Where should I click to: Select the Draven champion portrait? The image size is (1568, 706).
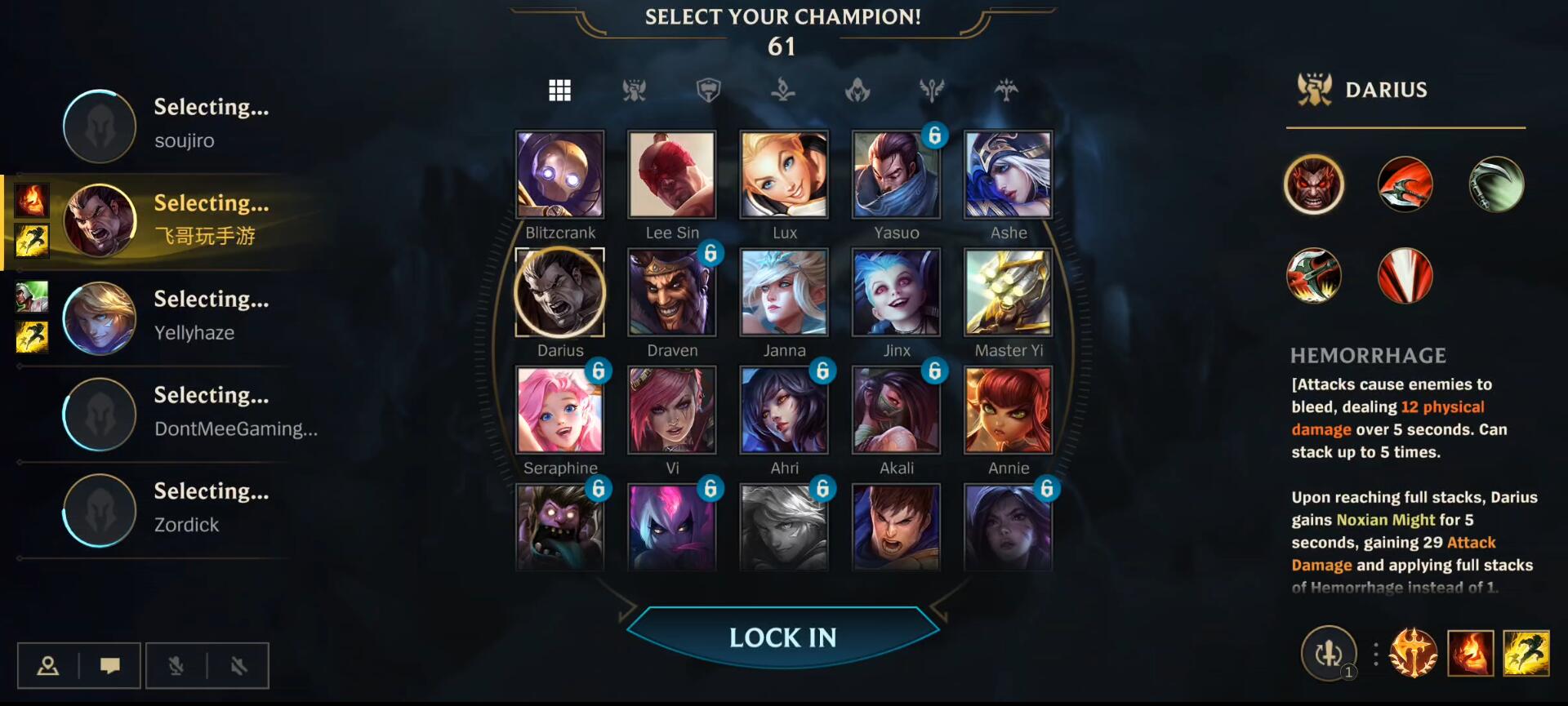672,292
